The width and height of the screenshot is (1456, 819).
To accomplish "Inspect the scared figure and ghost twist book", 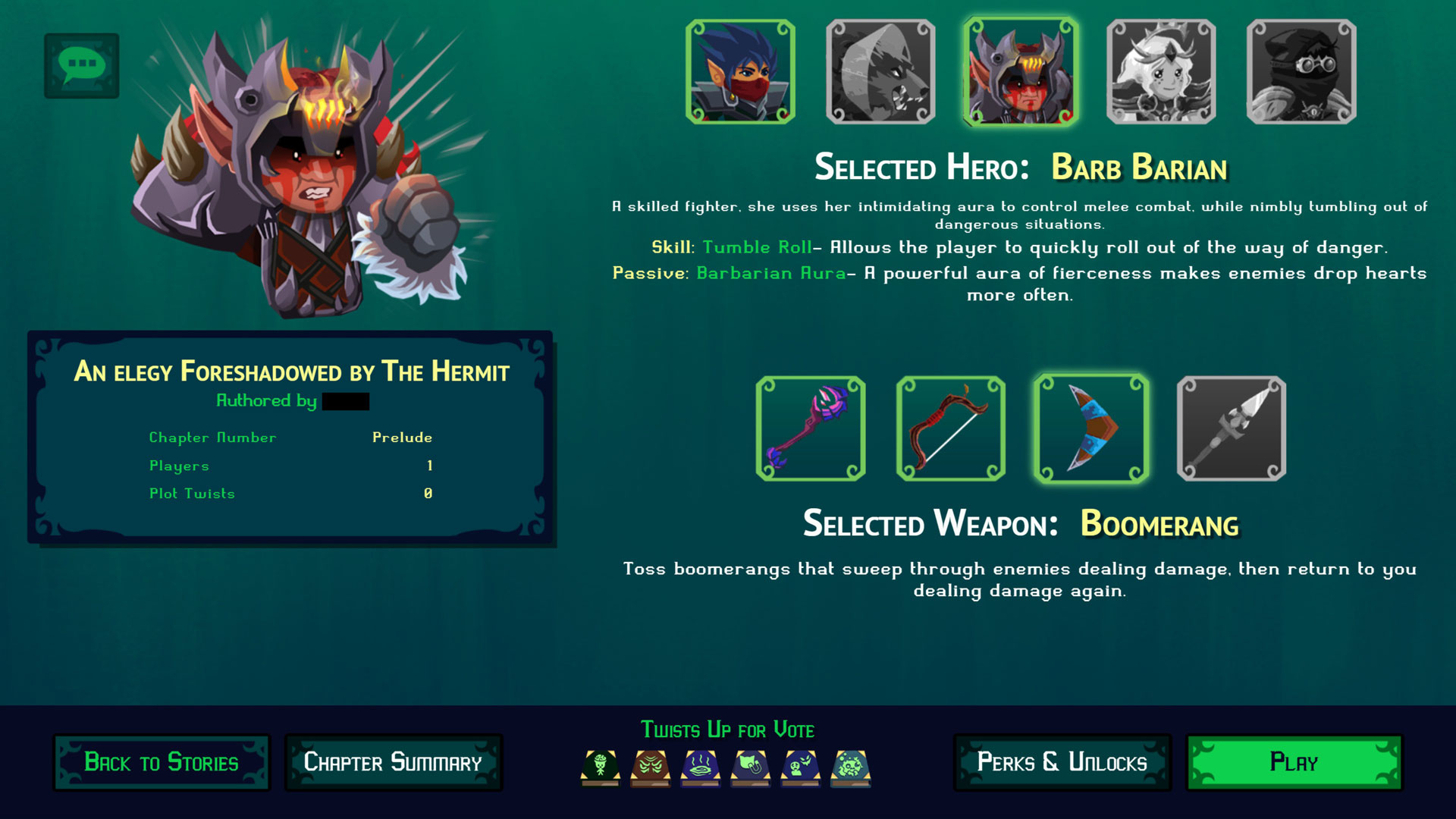I will pos(801,767).
